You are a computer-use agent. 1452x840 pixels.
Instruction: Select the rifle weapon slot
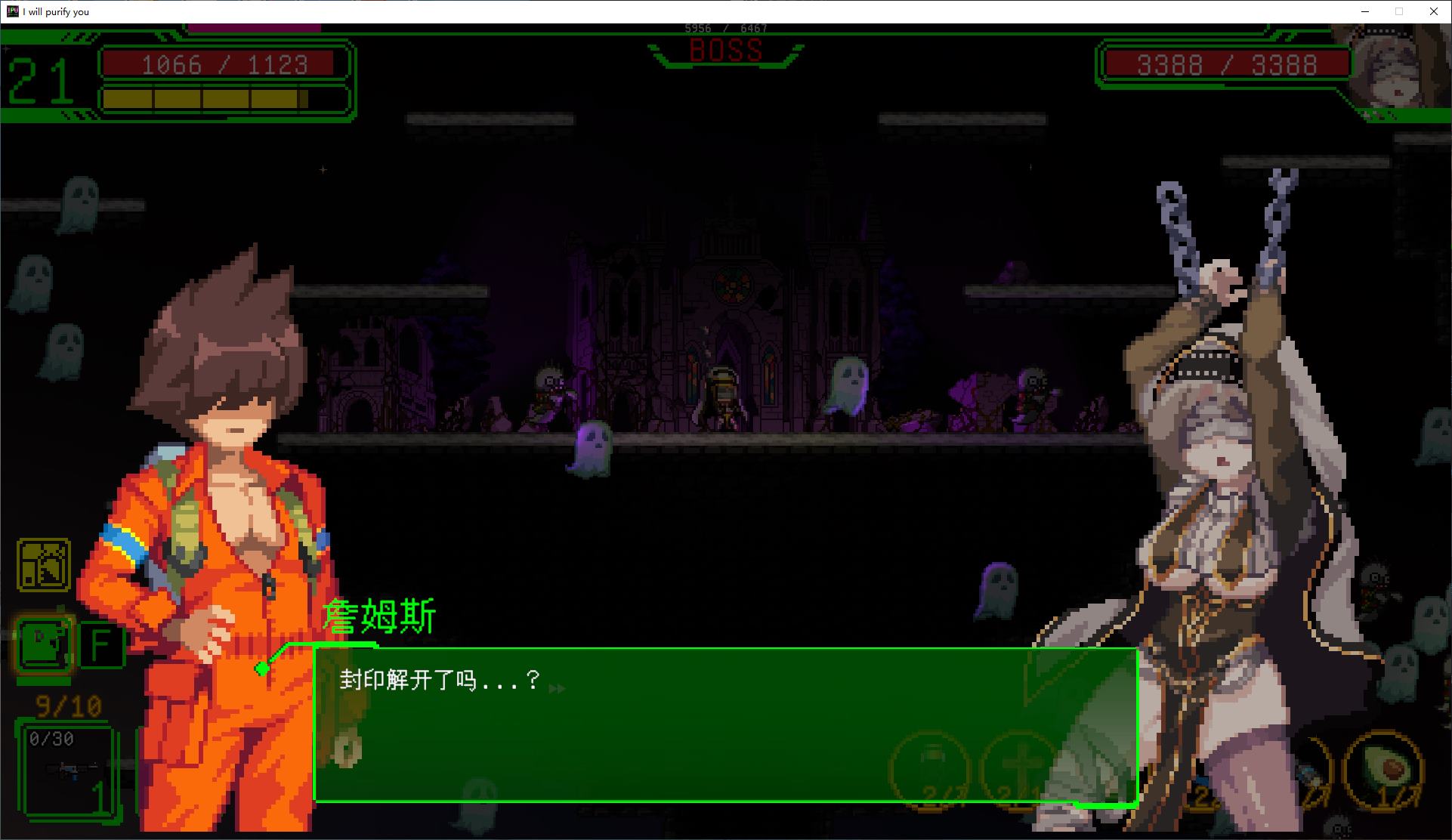click(72, 771)
